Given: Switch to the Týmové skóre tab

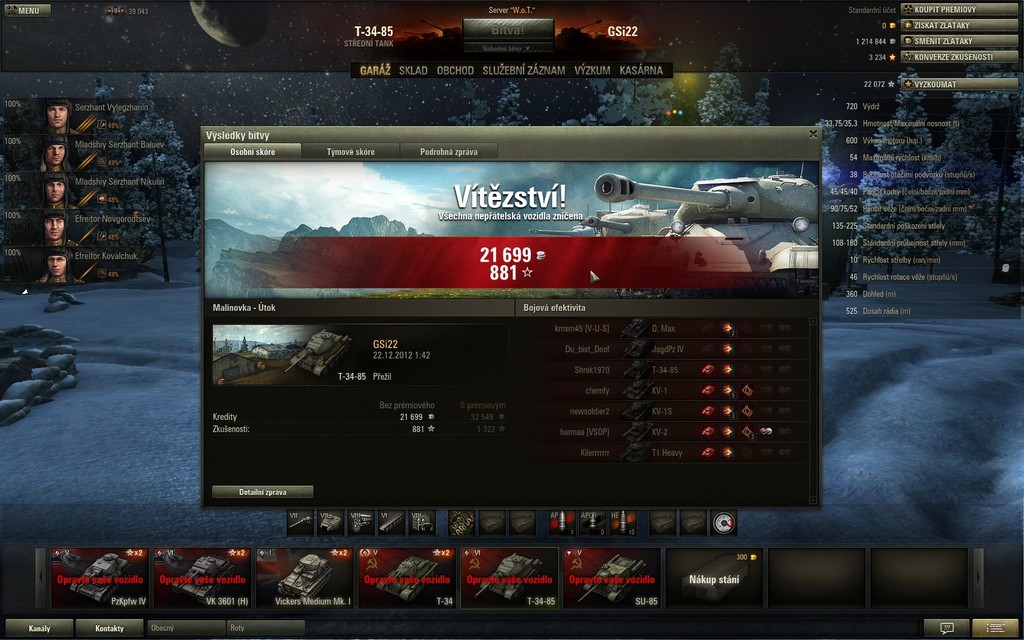Looking at the screenshot, I should 350,152.
